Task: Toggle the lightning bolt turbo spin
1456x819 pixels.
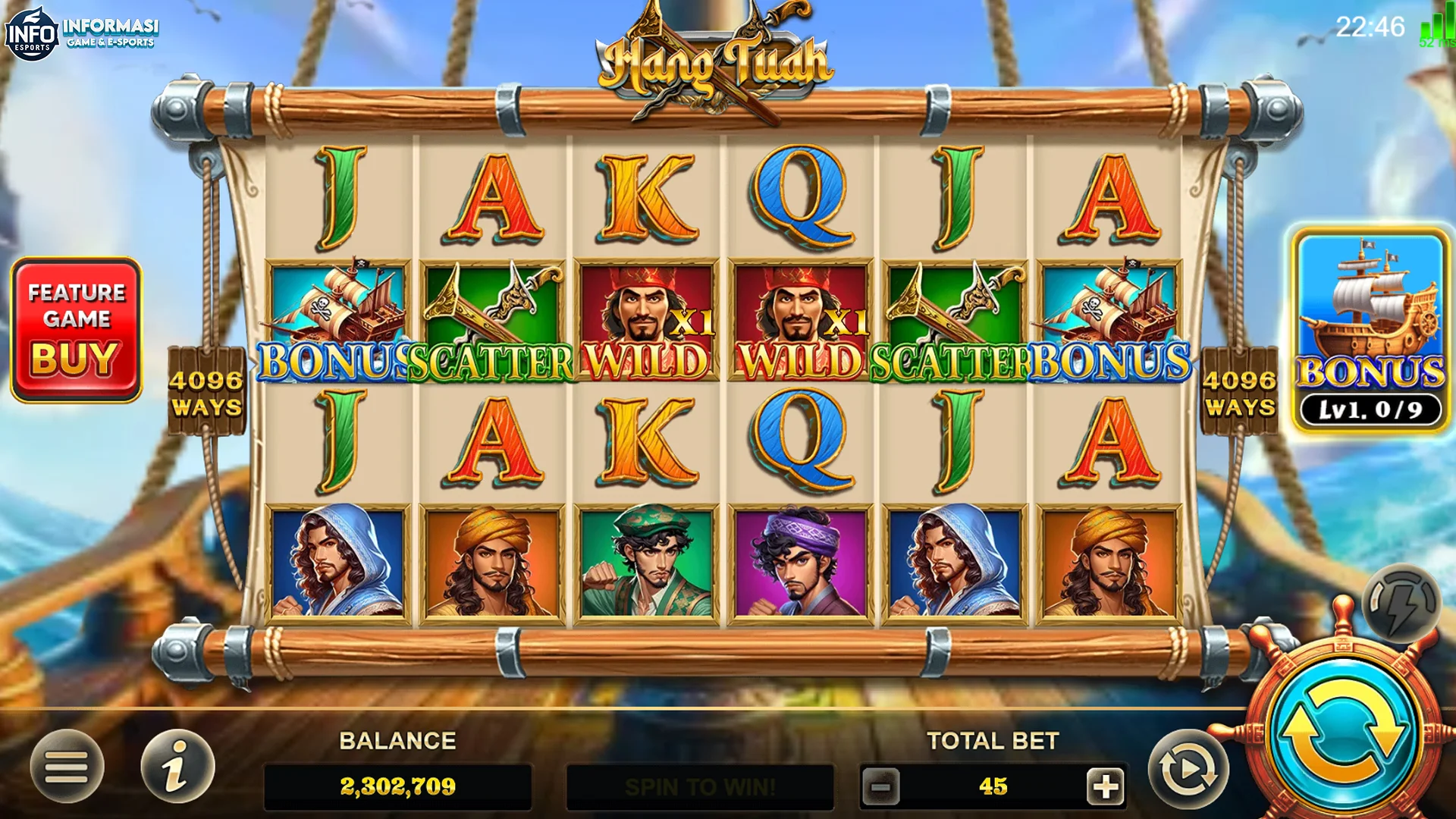Action: 1401,604
